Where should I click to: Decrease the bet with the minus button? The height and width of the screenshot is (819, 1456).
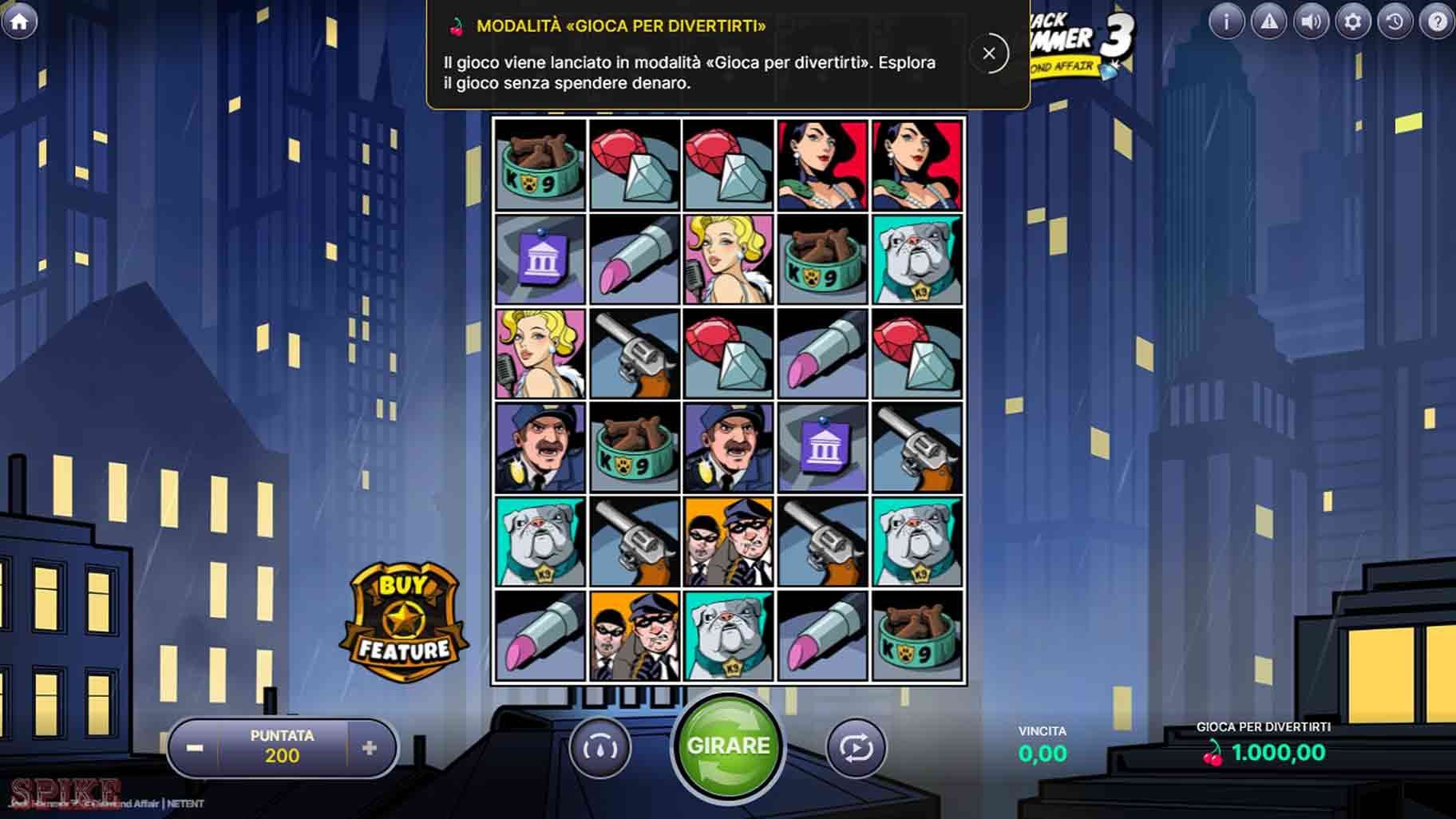(192, 747)
